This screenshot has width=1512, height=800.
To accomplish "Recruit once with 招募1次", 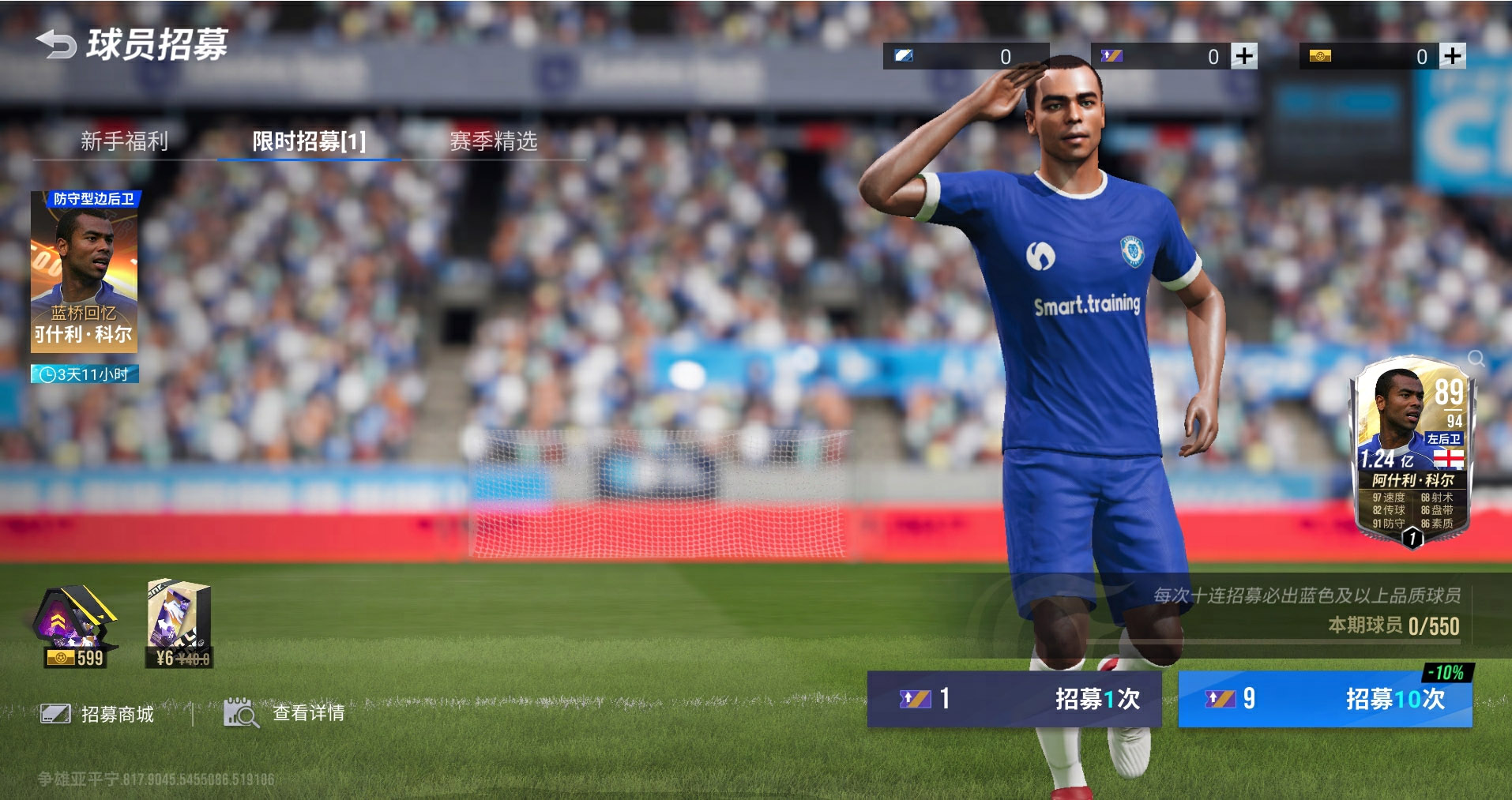I will 1014,699.
